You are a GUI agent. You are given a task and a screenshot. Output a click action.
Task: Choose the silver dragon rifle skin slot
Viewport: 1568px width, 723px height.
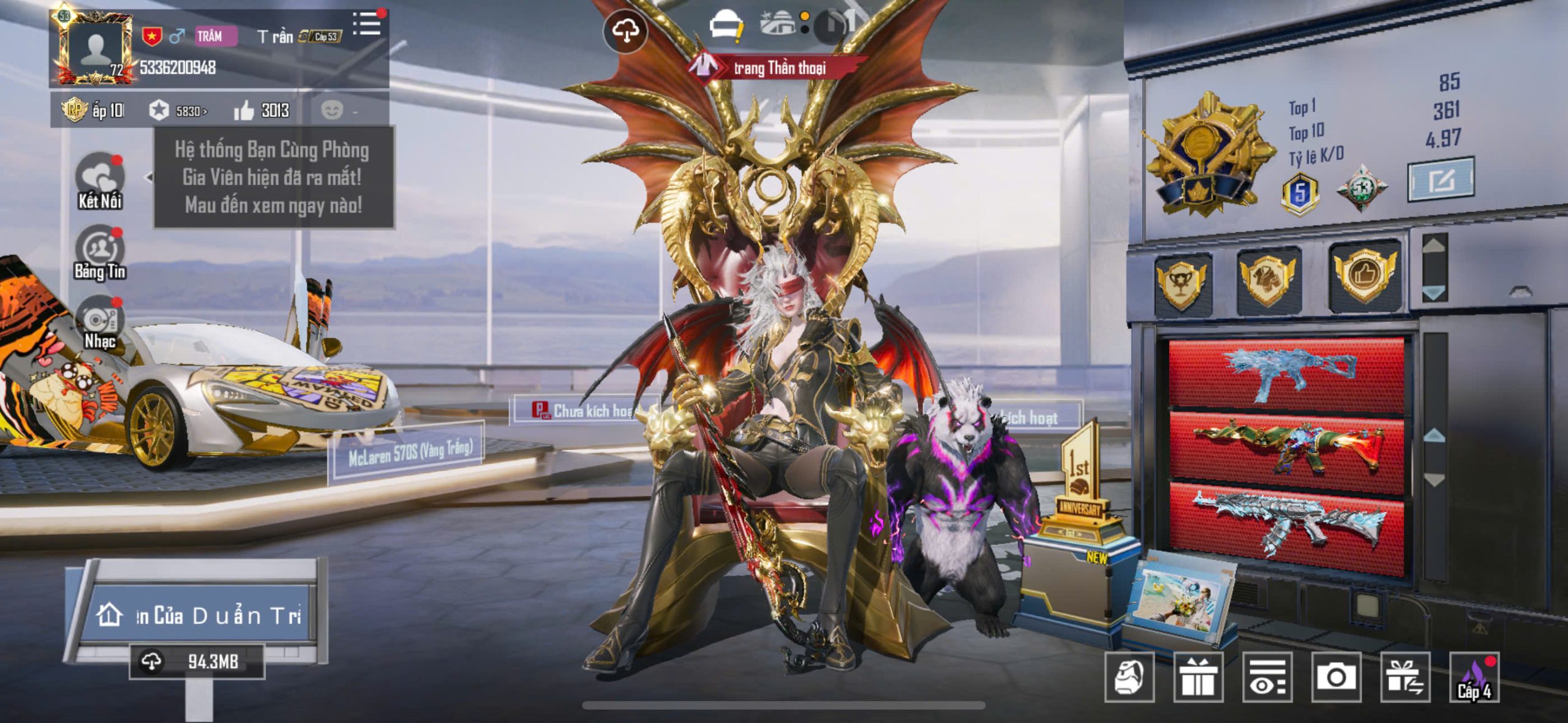(1286, 528)
